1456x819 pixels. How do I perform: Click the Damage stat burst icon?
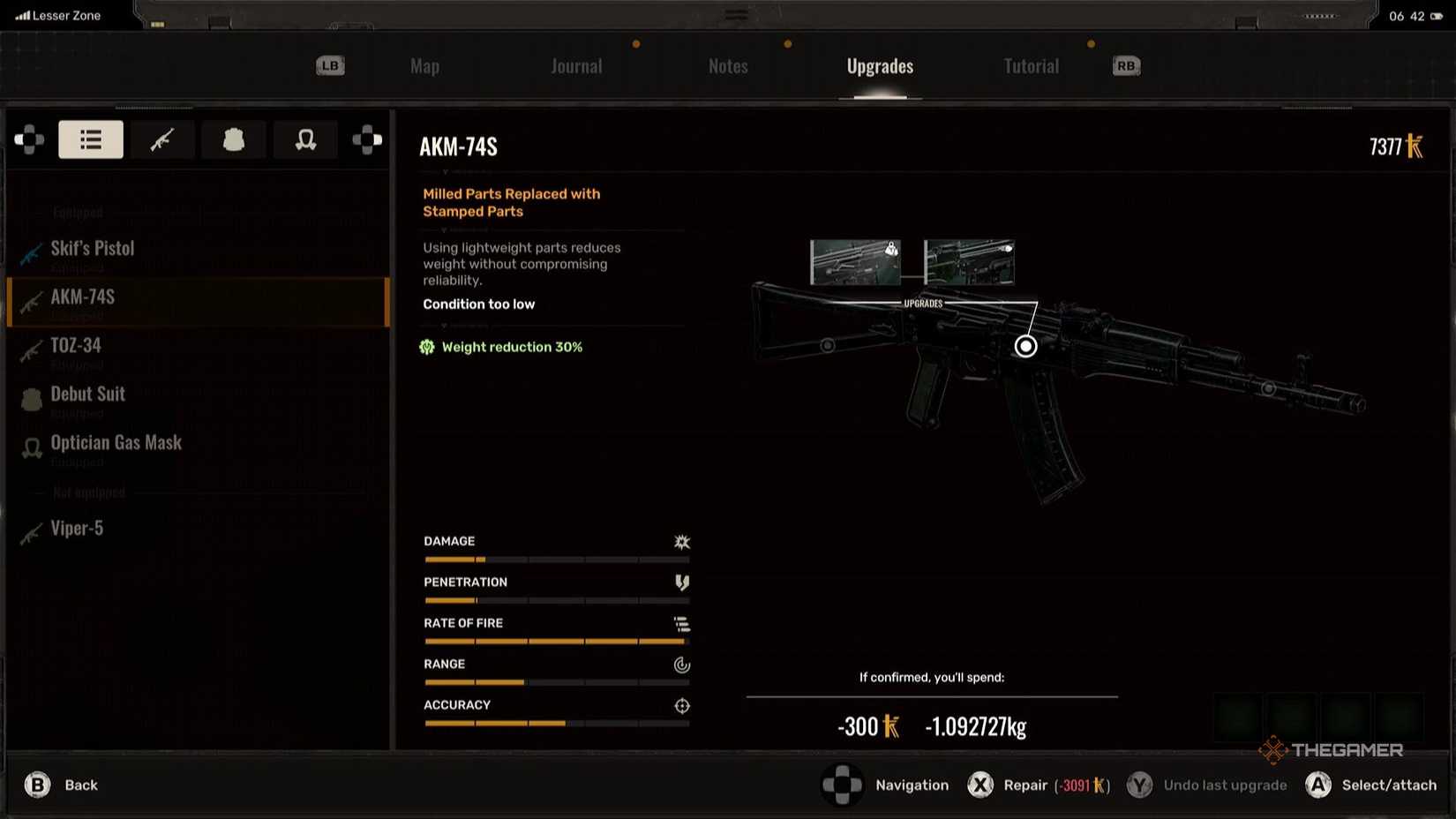[681, 541]
